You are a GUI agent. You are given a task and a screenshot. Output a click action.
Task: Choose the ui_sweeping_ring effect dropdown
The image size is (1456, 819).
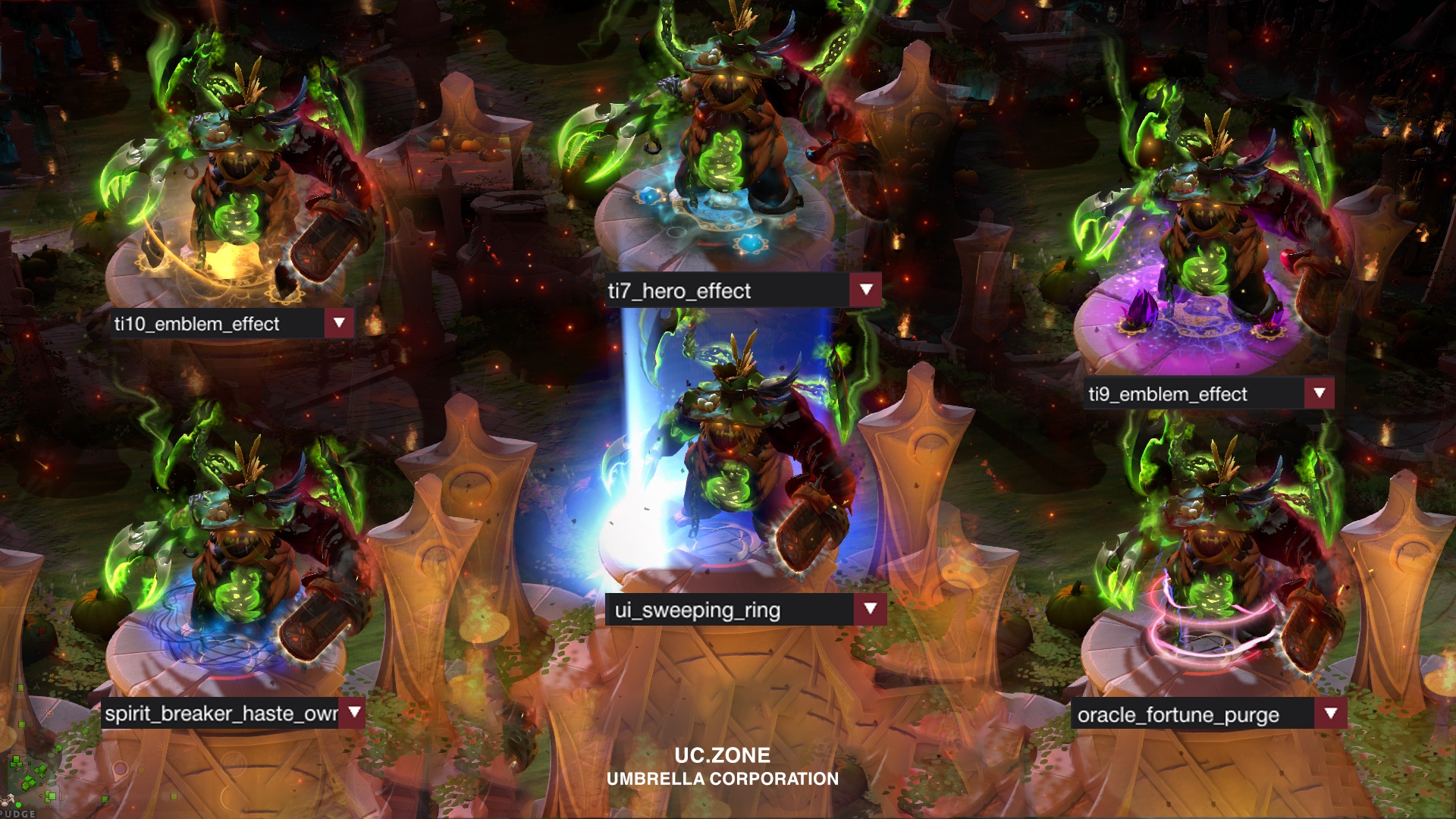pyautogui.click(x=871, y=610)
